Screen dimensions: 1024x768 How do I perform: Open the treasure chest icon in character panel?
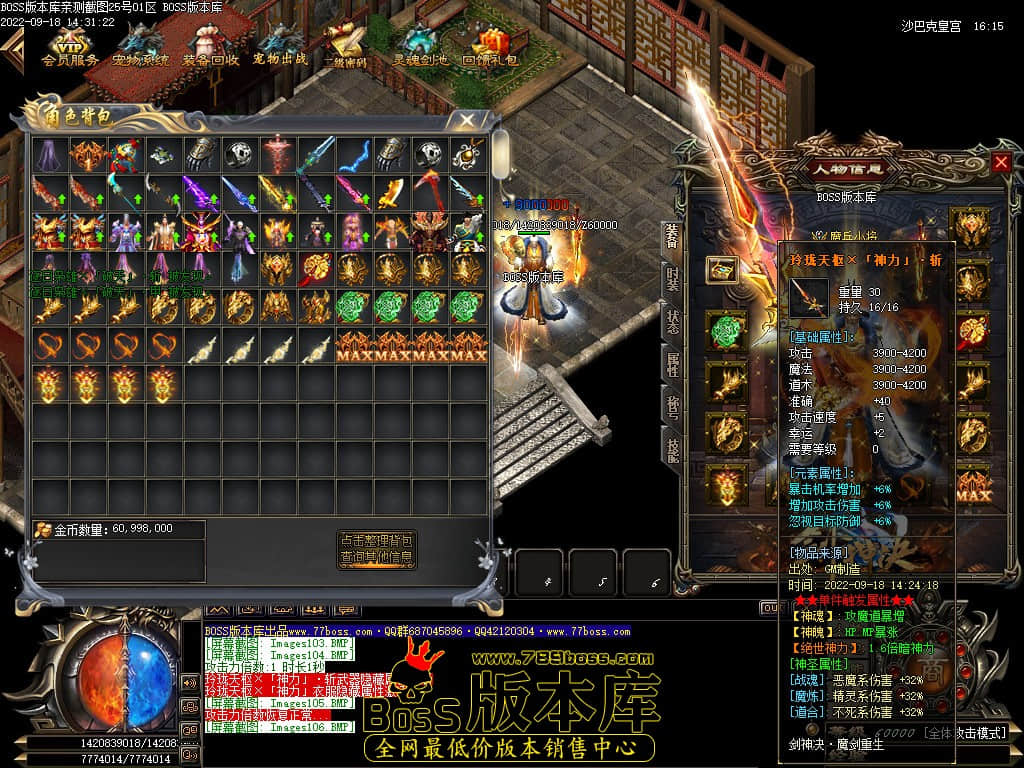click(720, 269)
